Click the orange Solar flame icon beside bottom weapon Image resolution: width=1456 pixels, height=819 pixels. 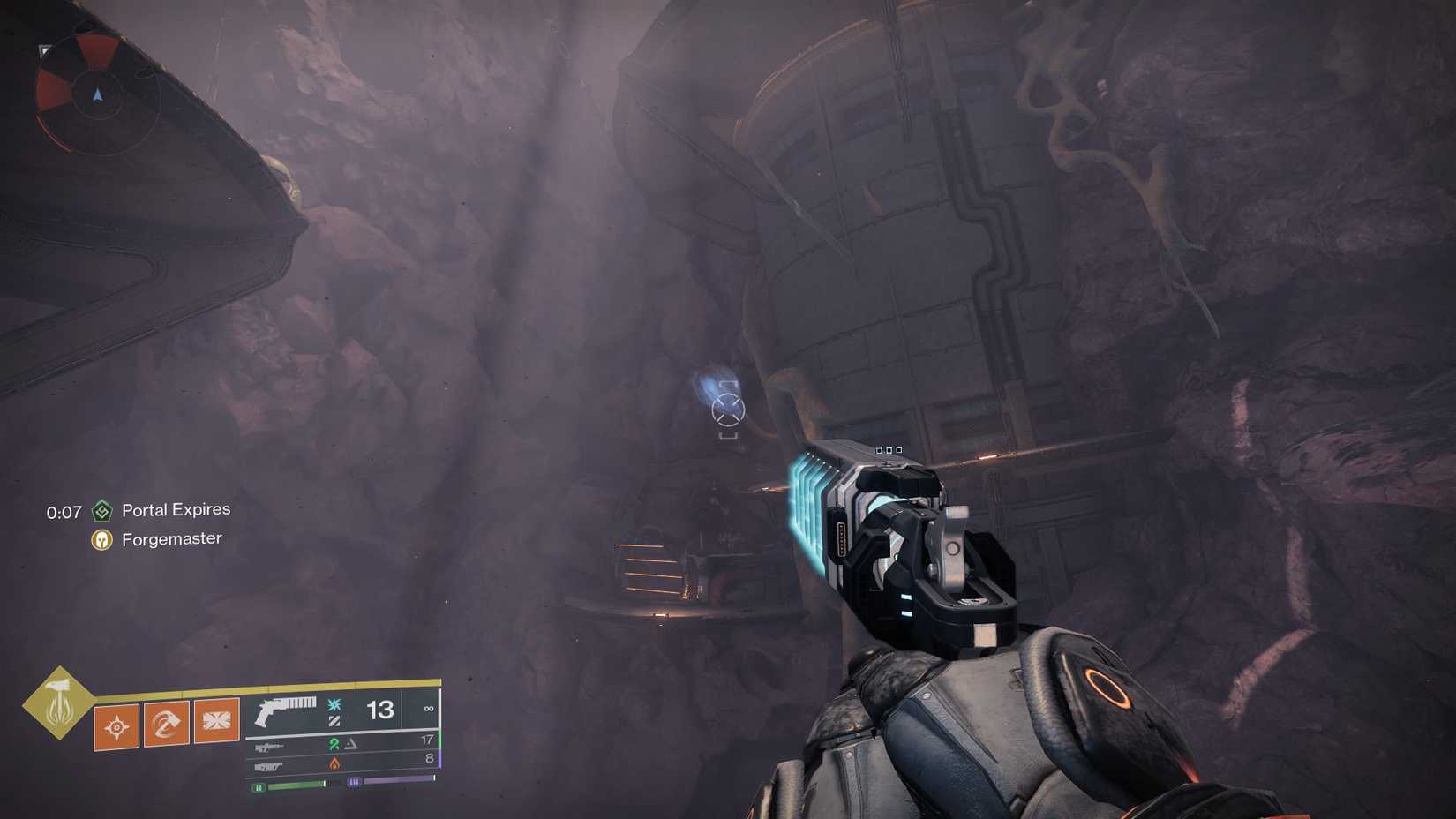tap(334, 764)
